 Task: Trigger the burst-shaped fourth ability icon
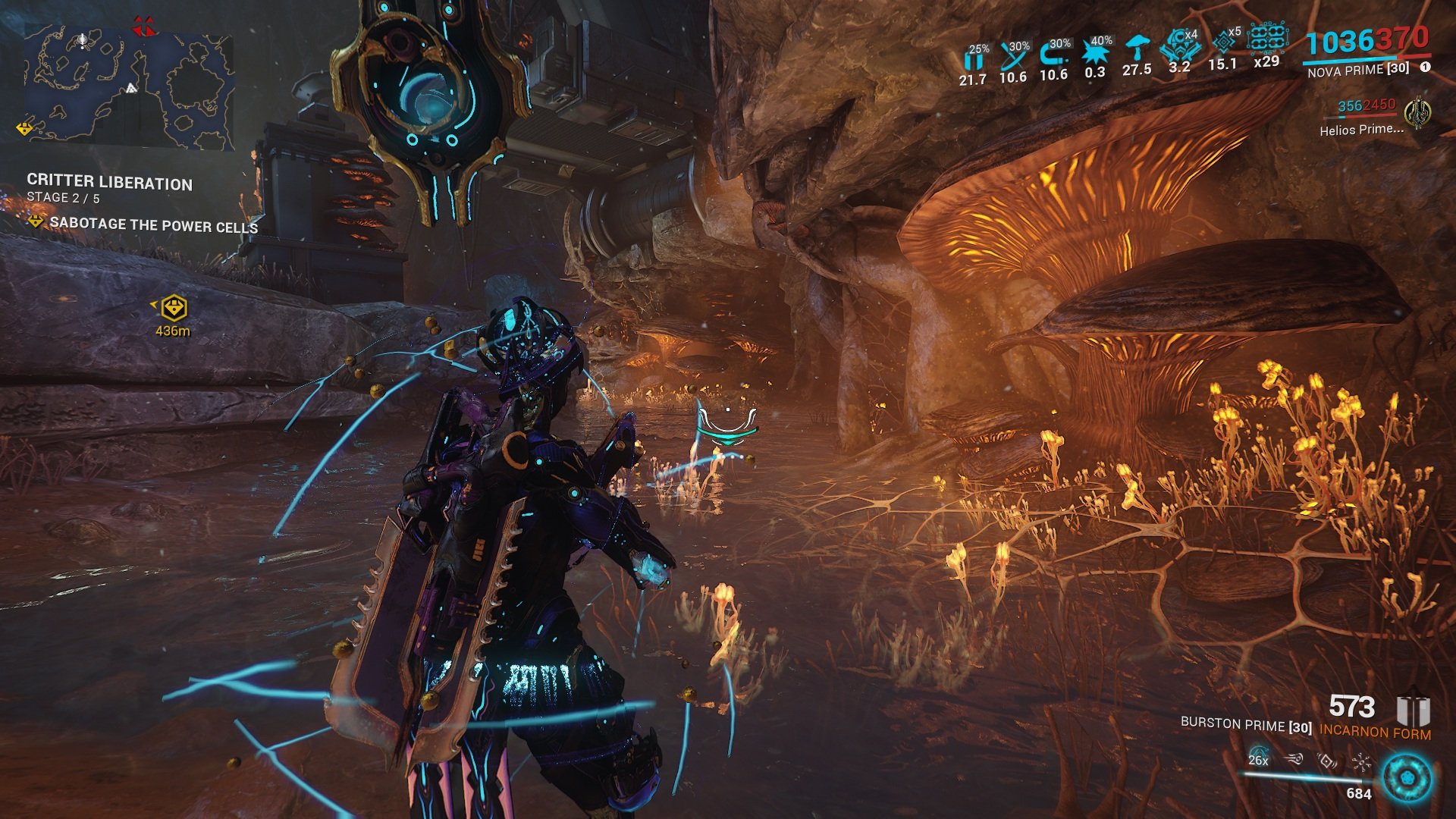tap(1361, 761)
